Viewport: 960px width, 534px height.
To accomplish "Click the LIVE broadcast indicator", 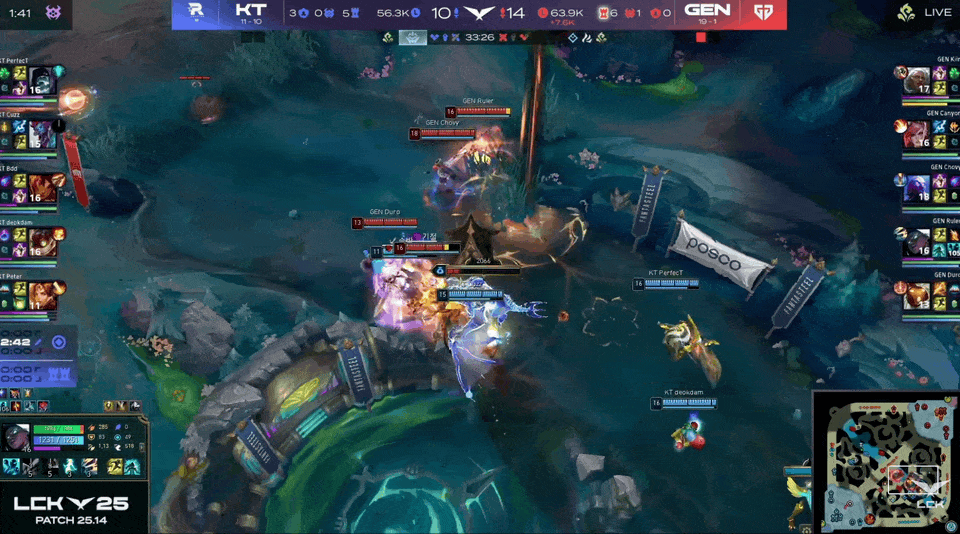I will pyautogui.click(x=926, y=13).
